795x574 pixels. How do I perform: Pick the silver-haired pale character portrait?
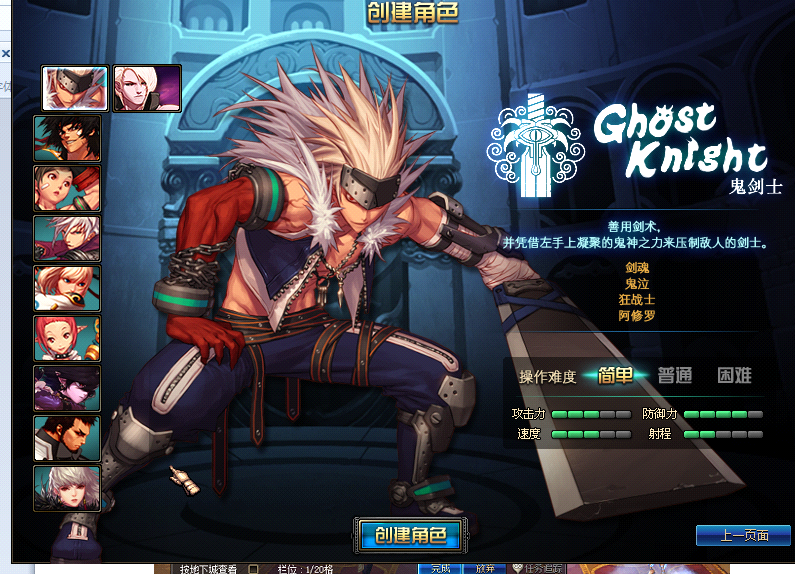67,488
